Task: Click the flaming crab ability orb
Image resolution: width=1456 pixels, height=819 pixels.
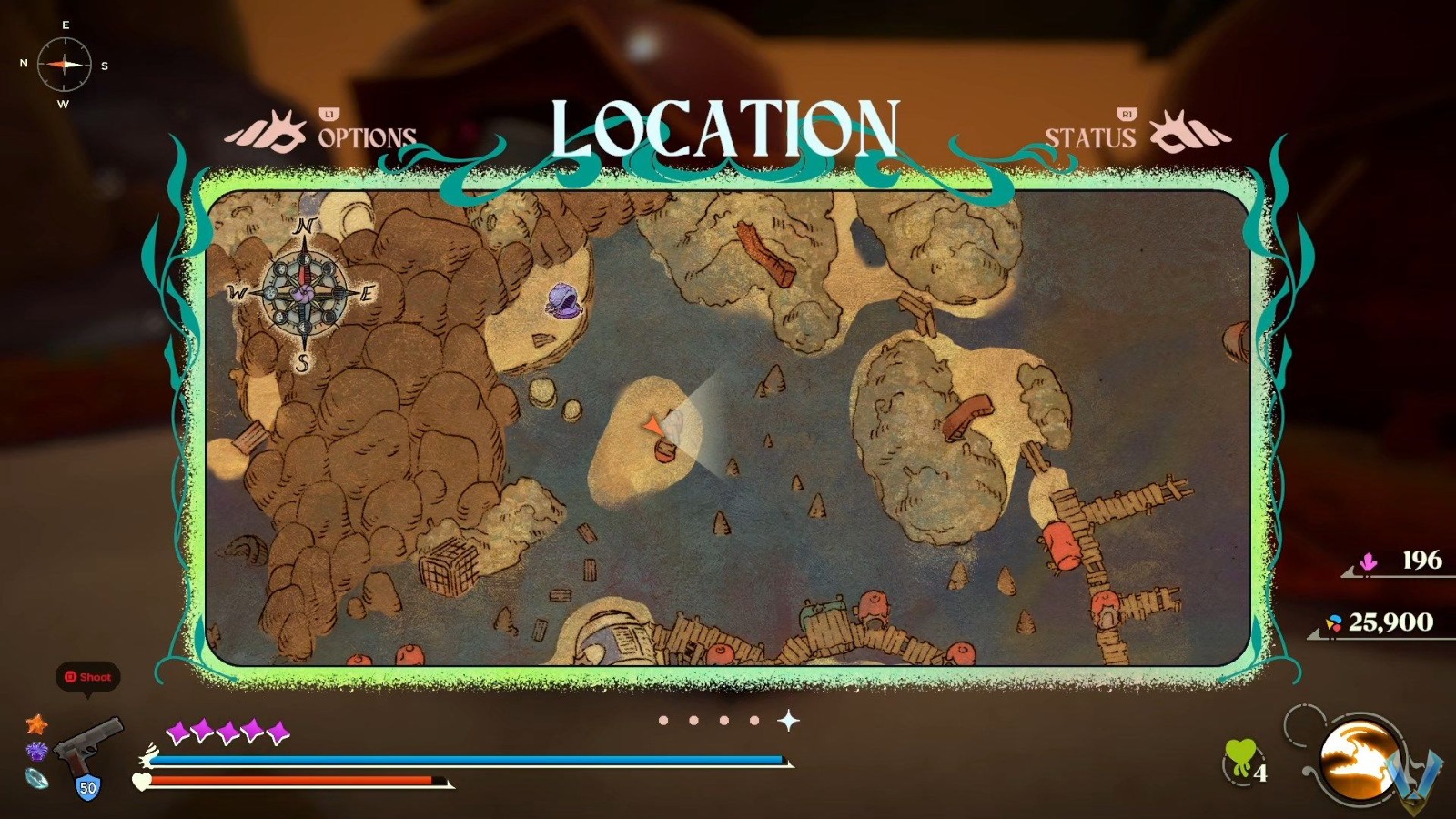Action: click(x=1356, y=763)
